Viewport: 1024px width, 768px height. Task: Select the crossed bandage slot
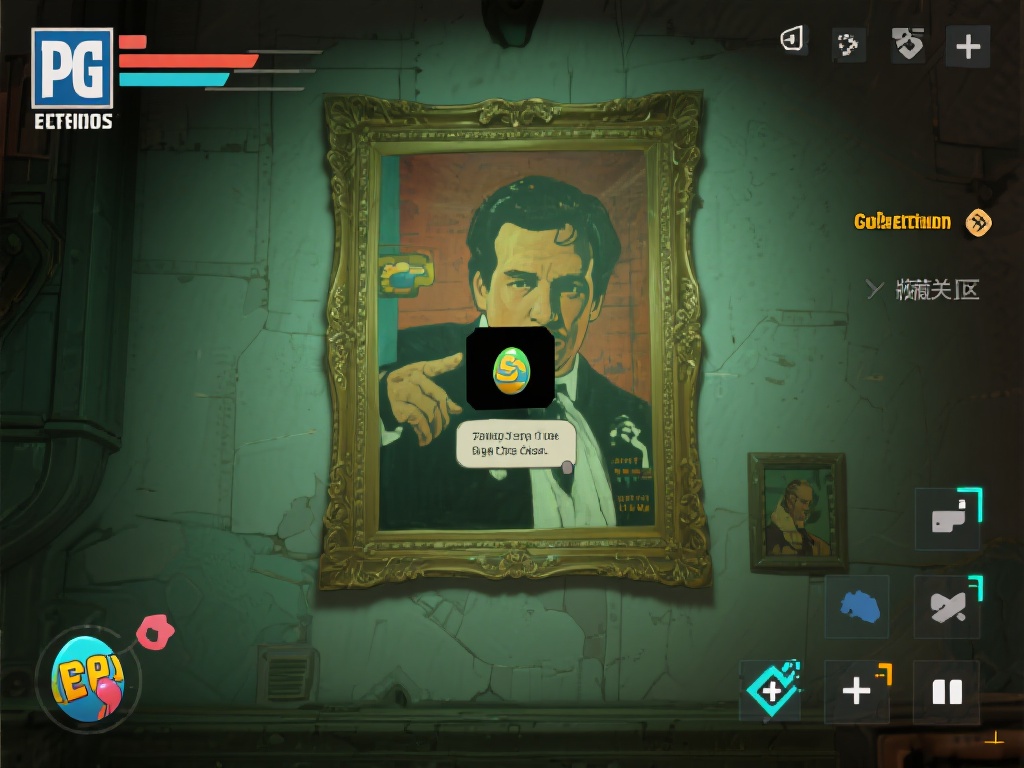click(946, 607)
